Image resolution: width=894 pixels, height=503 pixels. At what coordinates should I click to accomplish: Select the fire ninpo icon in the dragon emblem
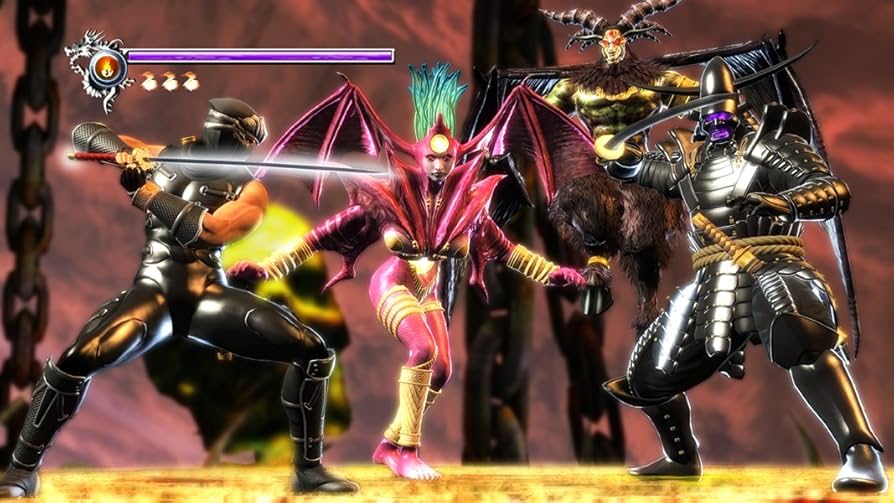pyautogui.click(x=107, y=68)
